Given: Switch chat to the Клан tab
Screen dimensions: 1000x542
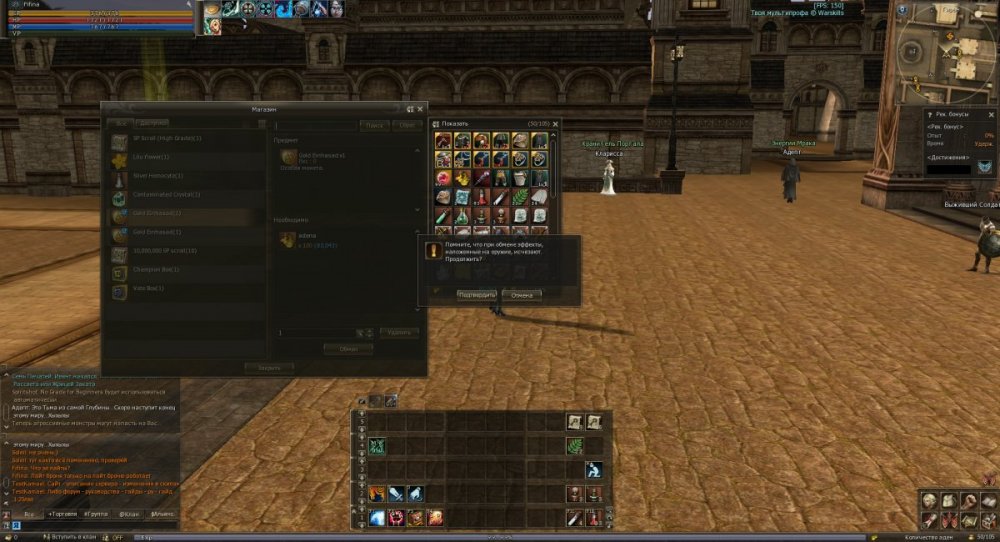Looking at the screenshot, I should pyautogui.click(x=129, y=514).
